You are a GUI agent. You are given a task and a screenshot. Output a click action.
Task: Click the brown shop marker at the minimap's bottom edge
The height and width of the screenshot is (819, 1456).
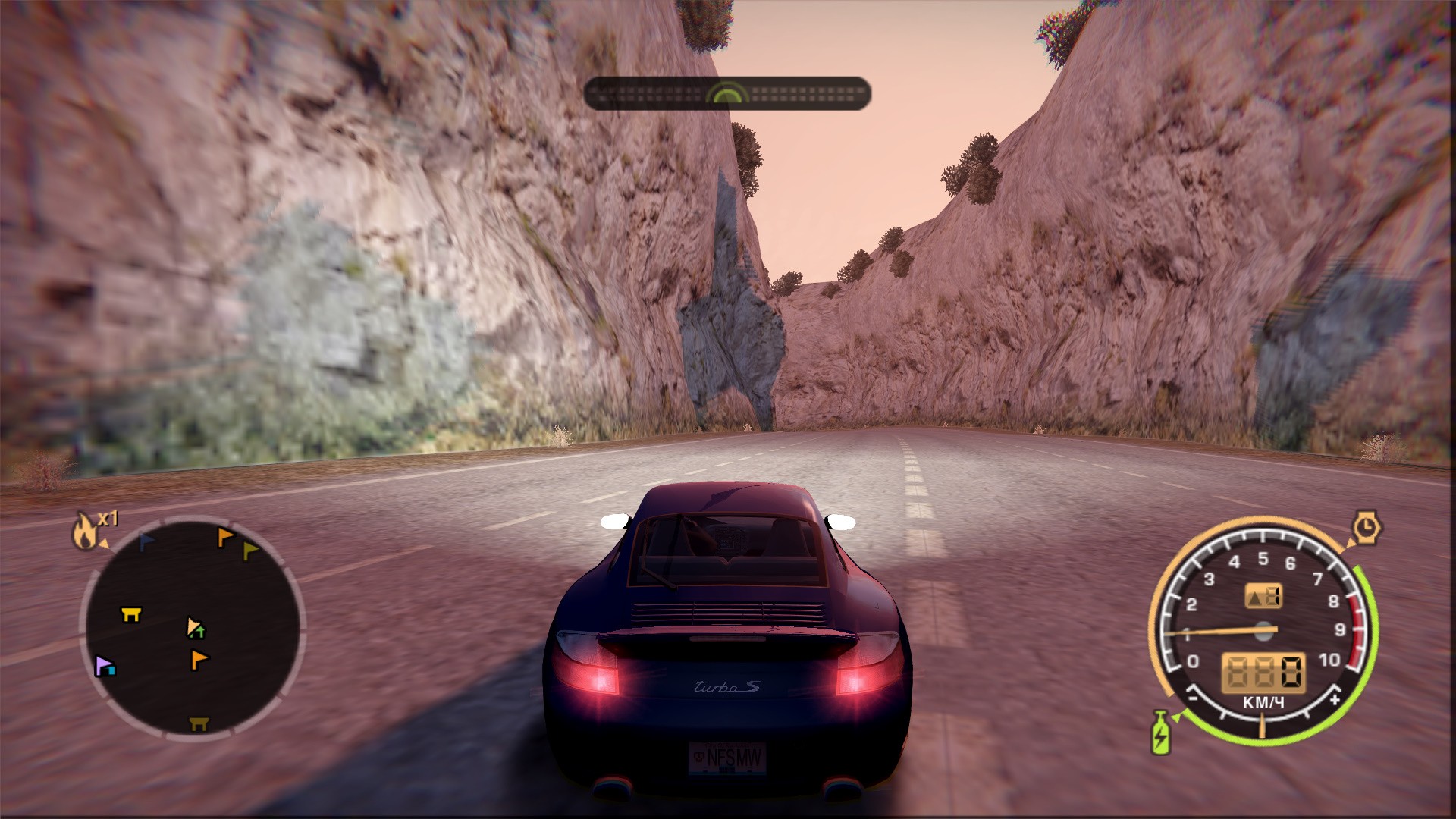(x=198, y=723)
